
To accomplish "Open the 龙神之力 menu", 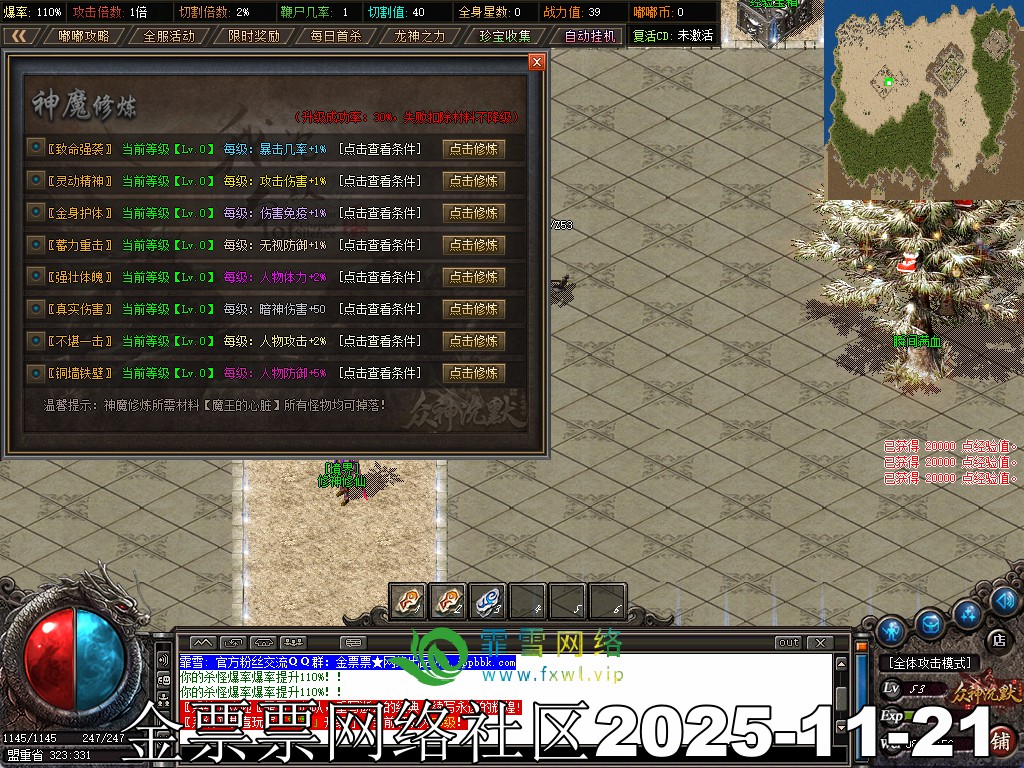I will pos(420,35).
